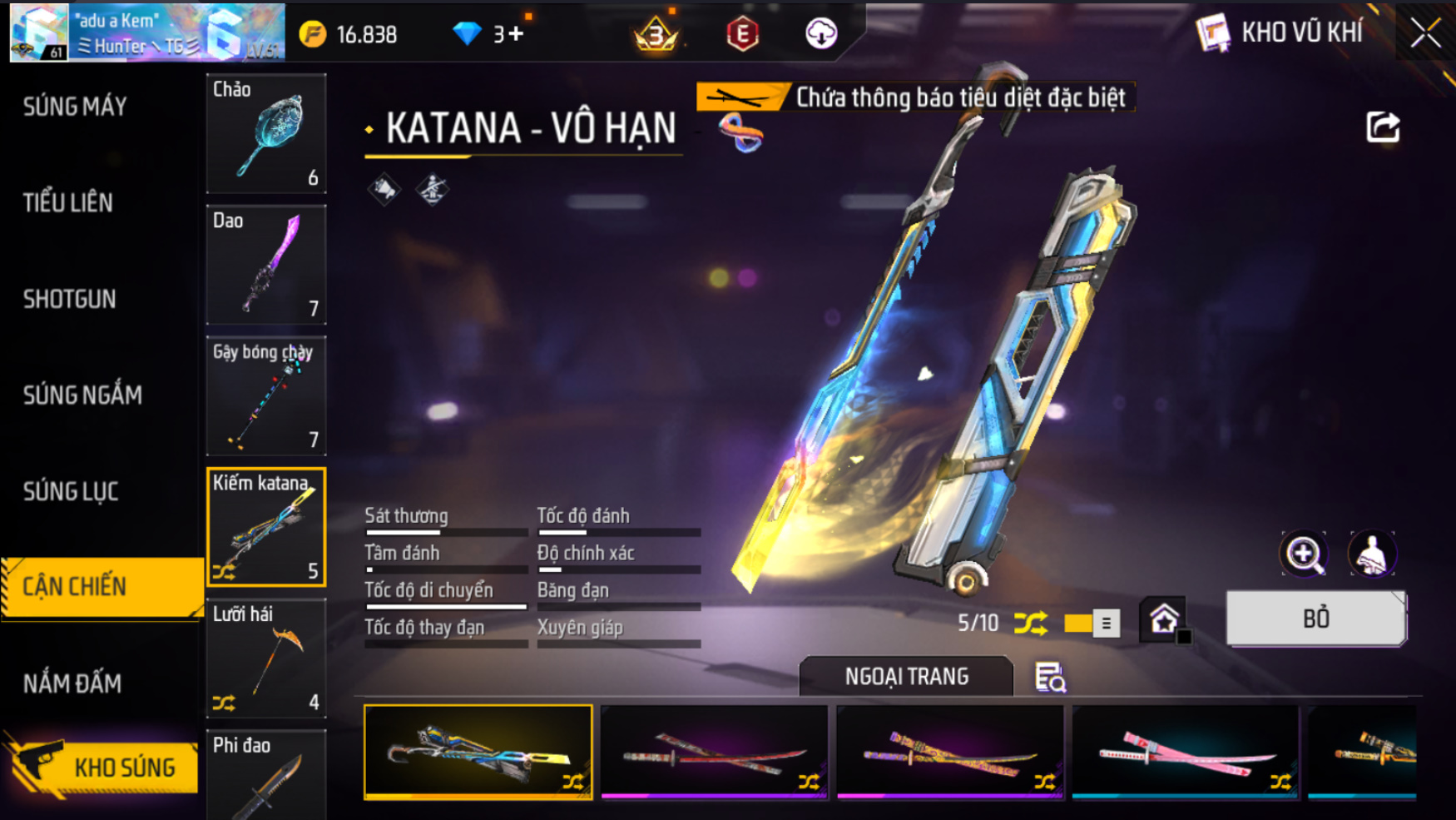Open the TIỂU LIÊN weapon category
Viewport: 1456px width, 820px height.
point(68,202)
